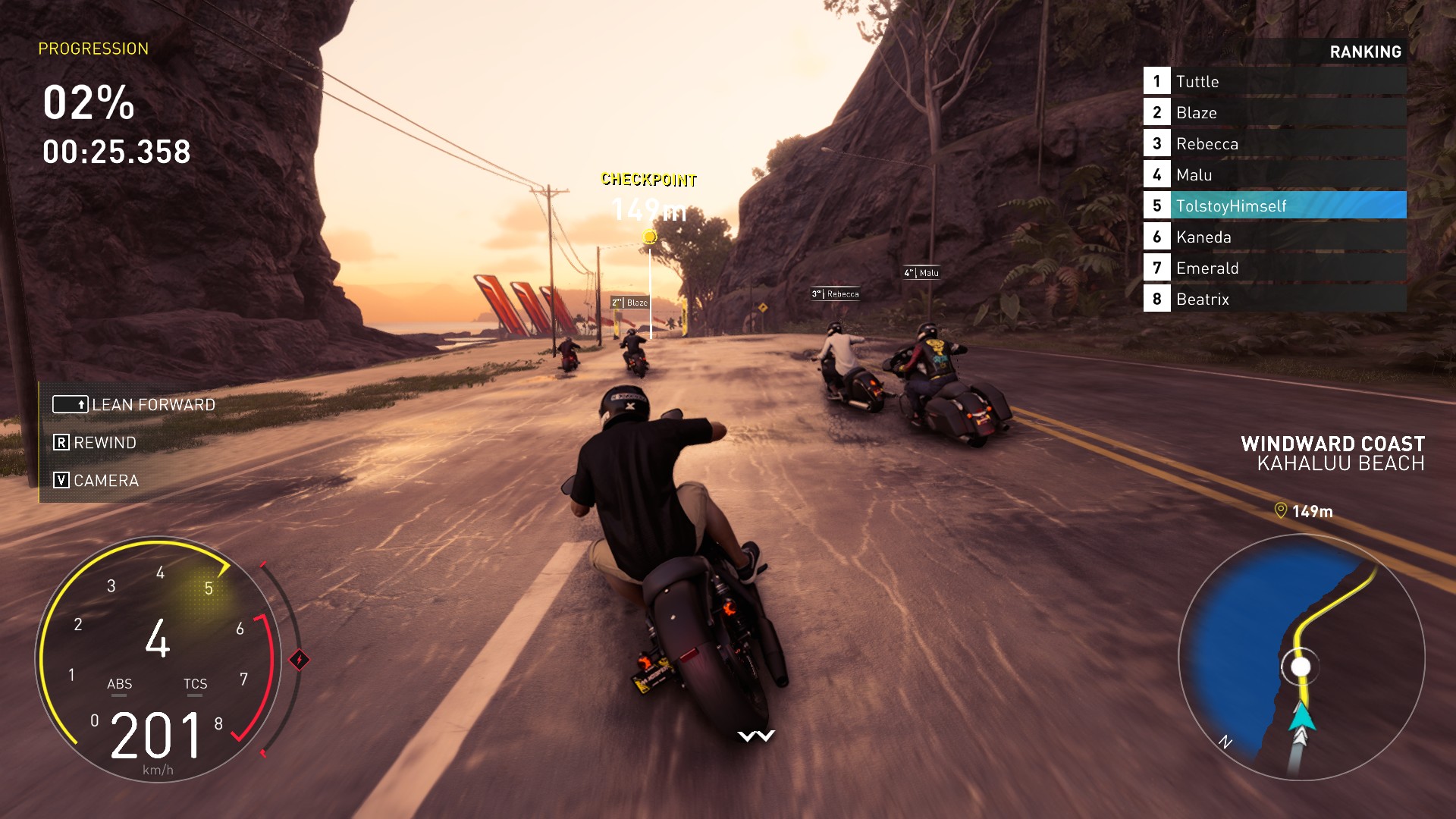Screen dimensions: 1456x819
Task: Open the circular minimap
Action: pos(1301,657)
